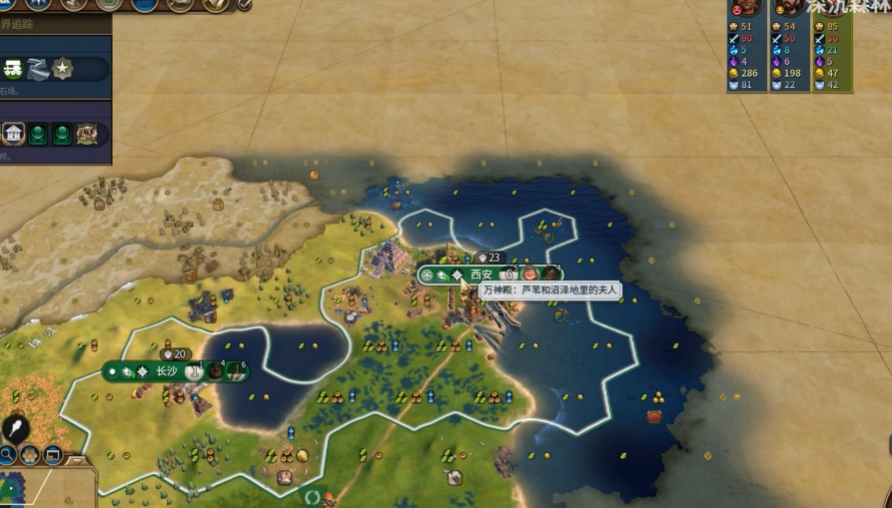Image resolution: width=892 pixels, height=508 pixels.
Task: Toggle the hex lens options button
Action: pyautogui.click(x=29, y=456)
